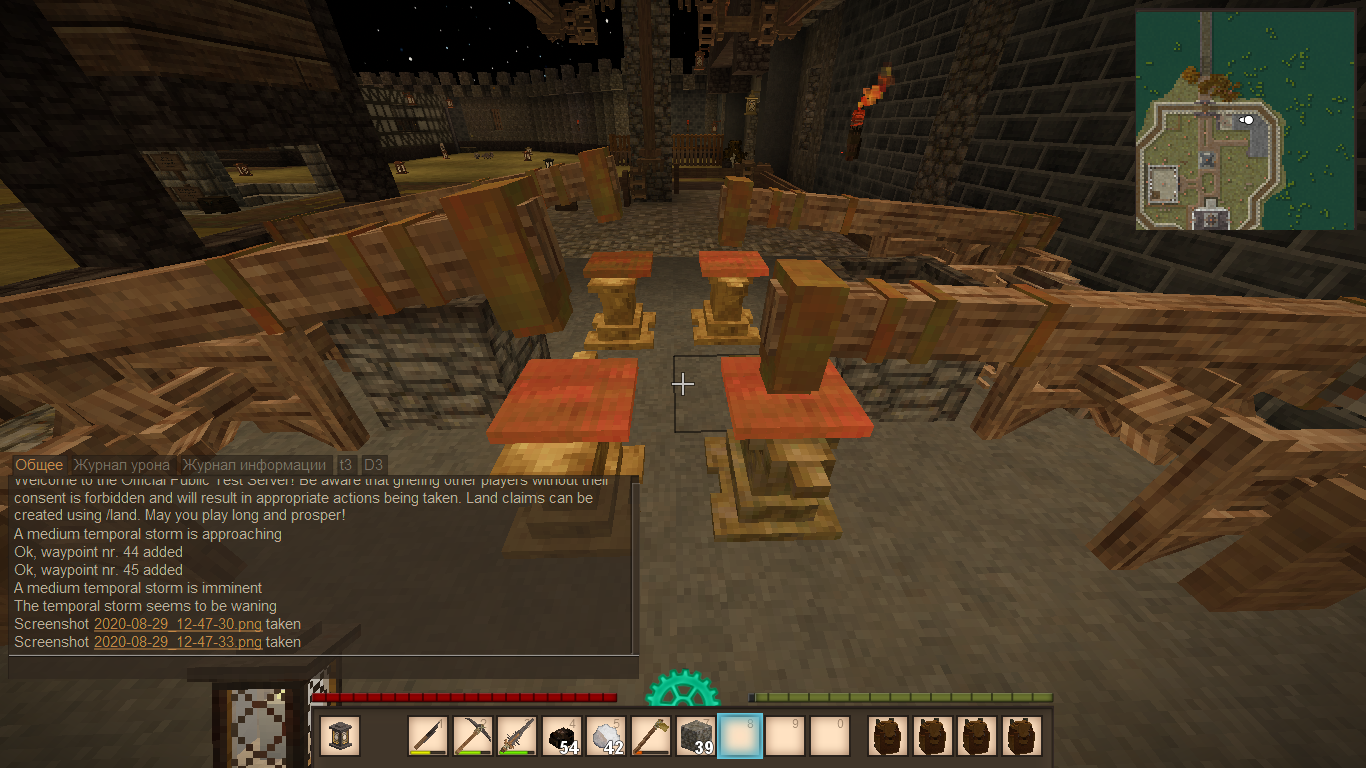The width and height of the screenshot is (1366, 768).
Task: Select the t3 chat tab
Action: click(346, 465)
